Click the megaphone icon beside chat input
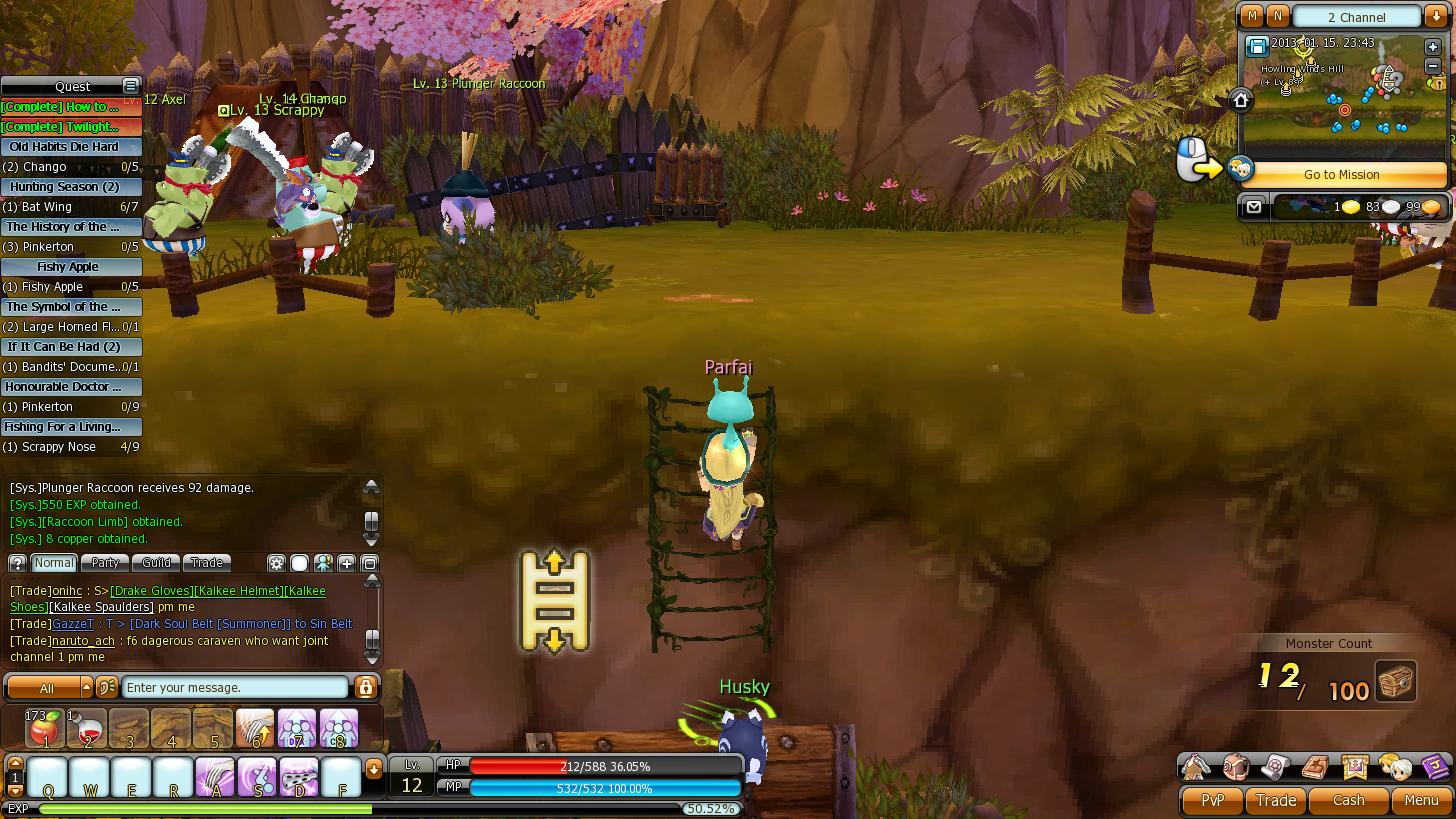This screenshot has height=819, width=1456. 105,687
